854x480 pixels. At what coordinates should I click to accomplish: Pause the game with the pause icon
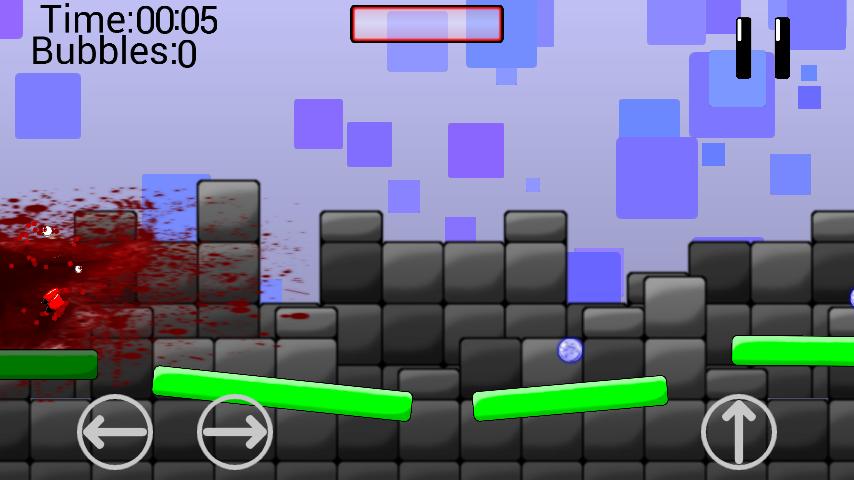point(763,47)
